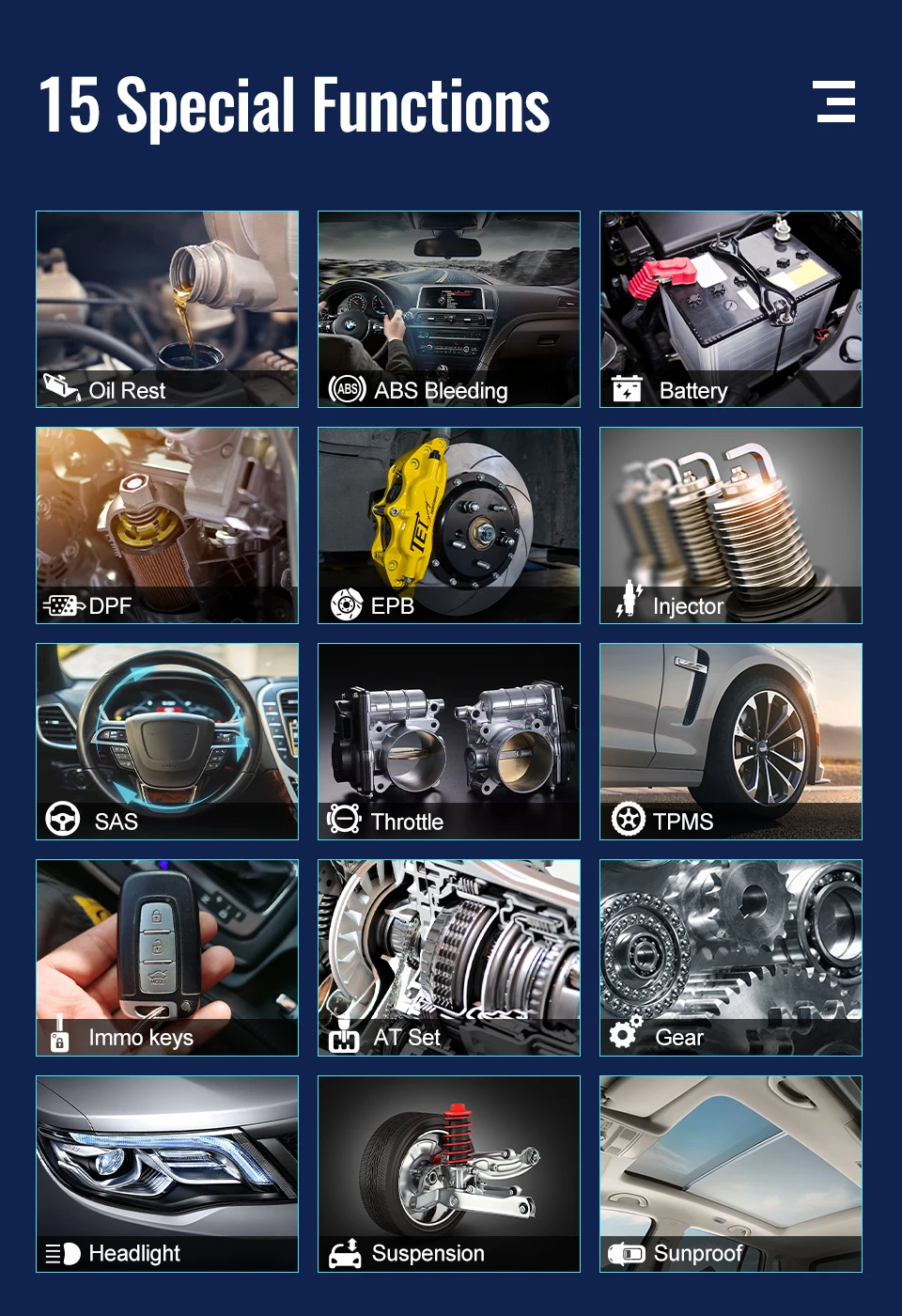Open the hamburger menu icon
This screenshot has width=902, height=1316.
835,102
